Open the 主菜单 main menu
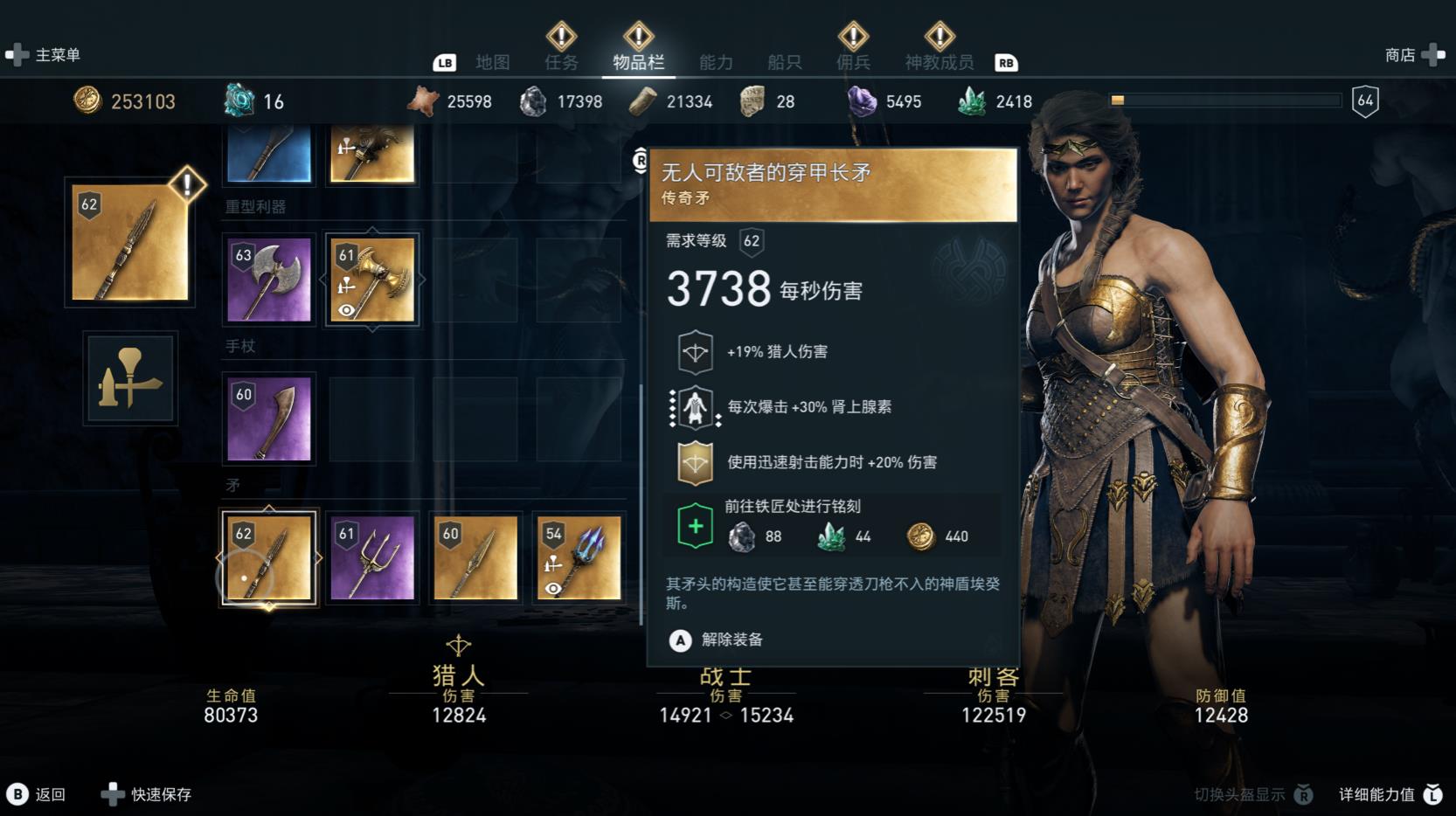Viewport: 1456px width, 816px height. (45, 55)
